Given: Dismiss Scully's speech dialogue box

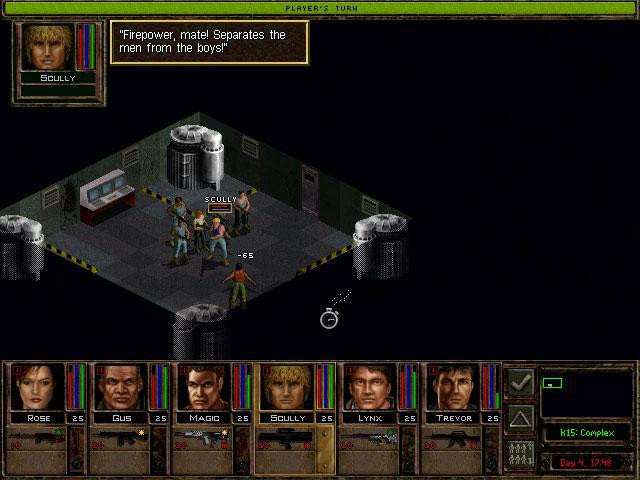Looking at the screenshot, I should click(x=208, y=42).
